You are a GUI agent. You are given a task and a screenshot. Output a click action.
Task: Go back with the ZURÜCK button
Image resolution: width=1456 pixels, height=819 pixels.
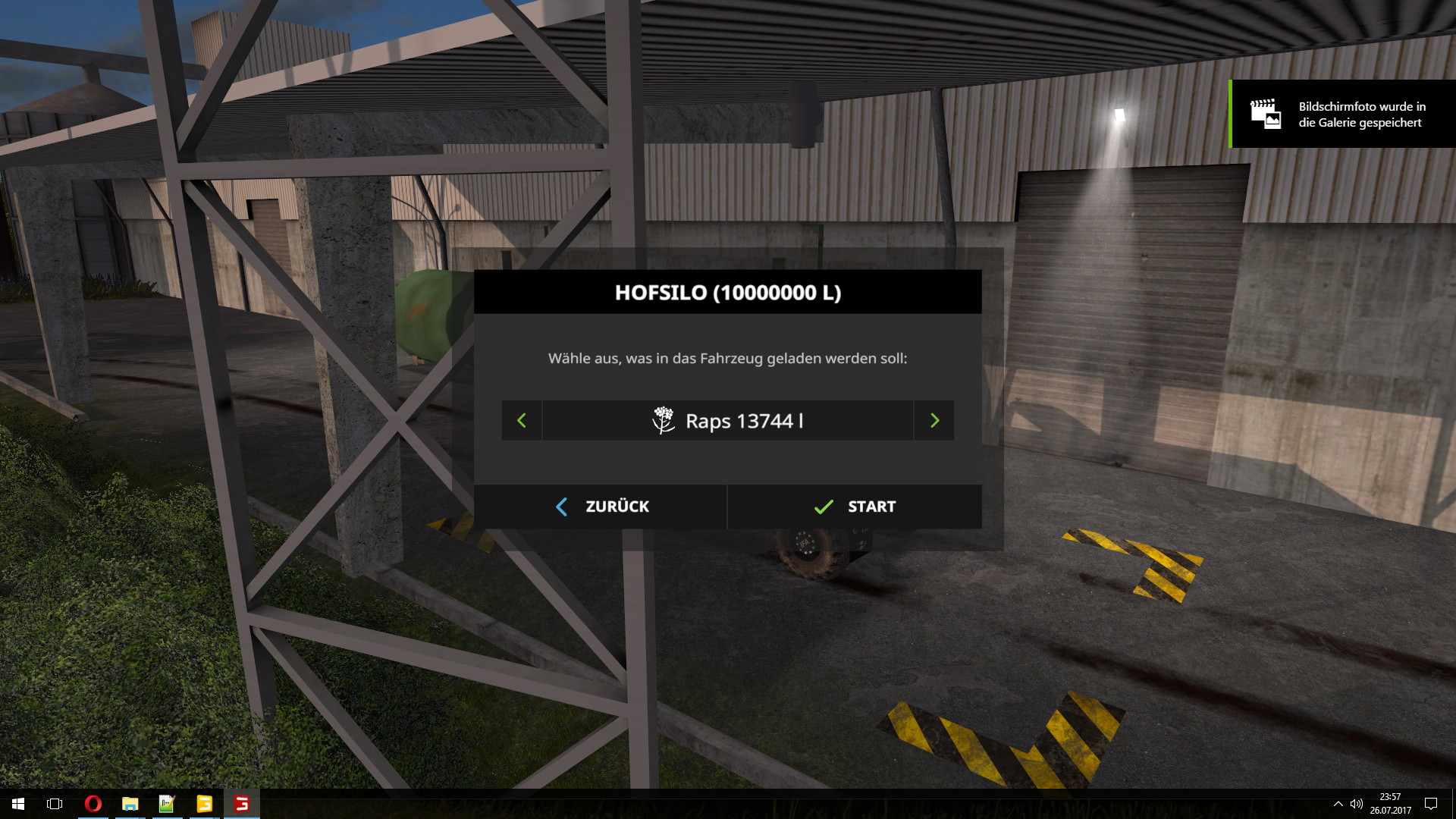601,507
